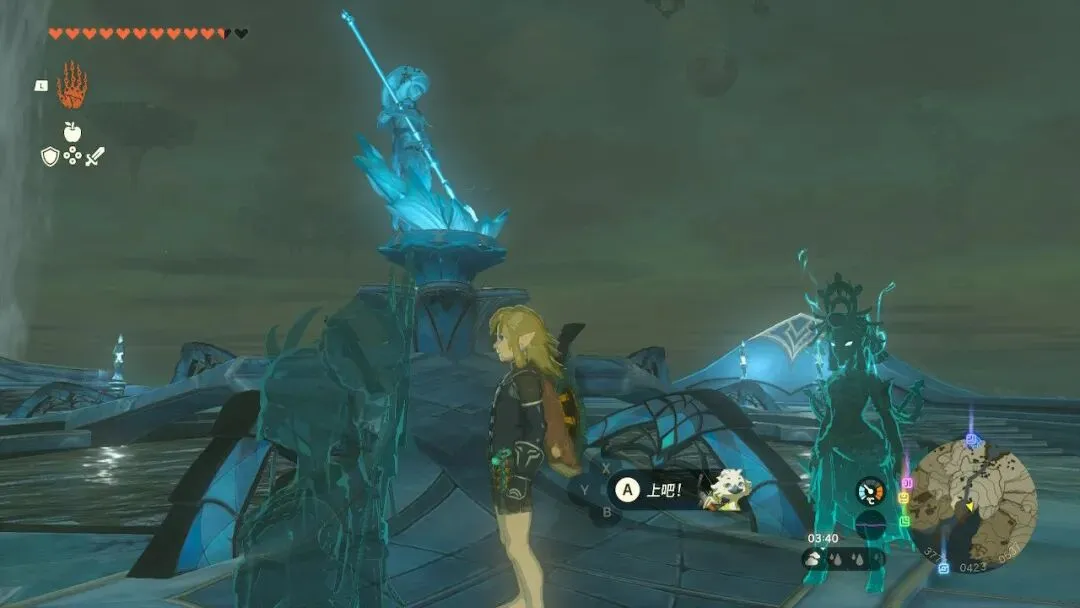Click the cloudy weather forecast icon
This screenshot has height=608, width=1080.
pyautogui.click(x=813, y=559)
